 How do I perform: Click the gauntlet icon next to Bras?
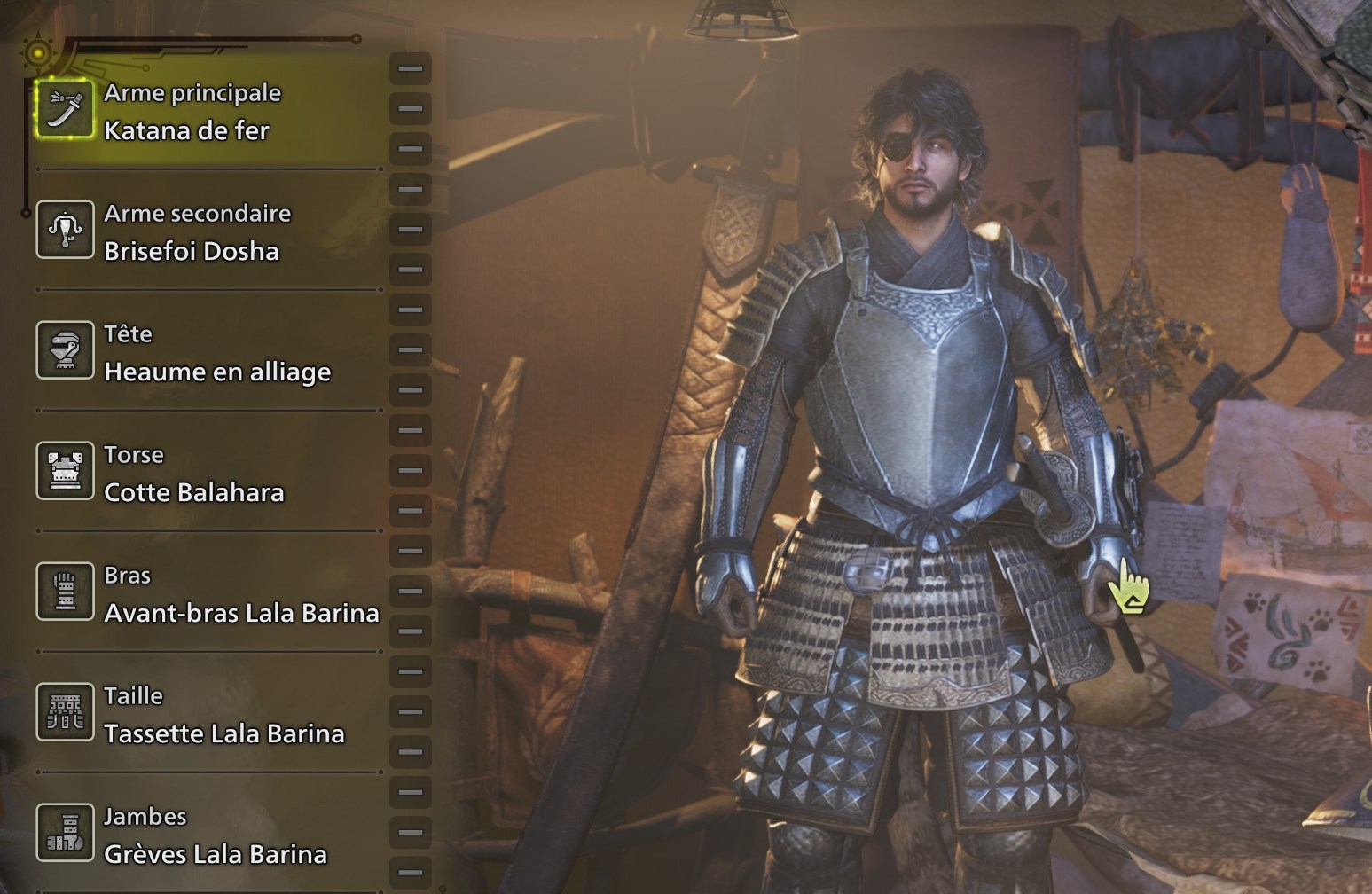point(65,592)
